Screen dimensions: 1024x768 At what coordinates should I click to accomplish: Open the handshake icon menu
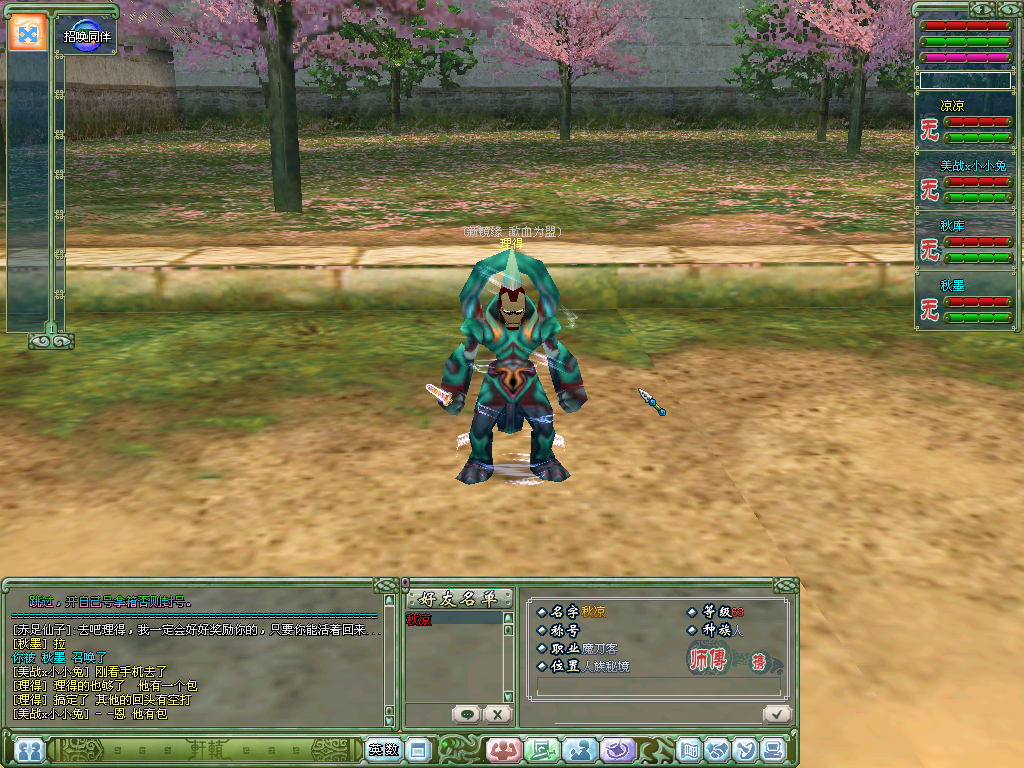click(717, 749)
